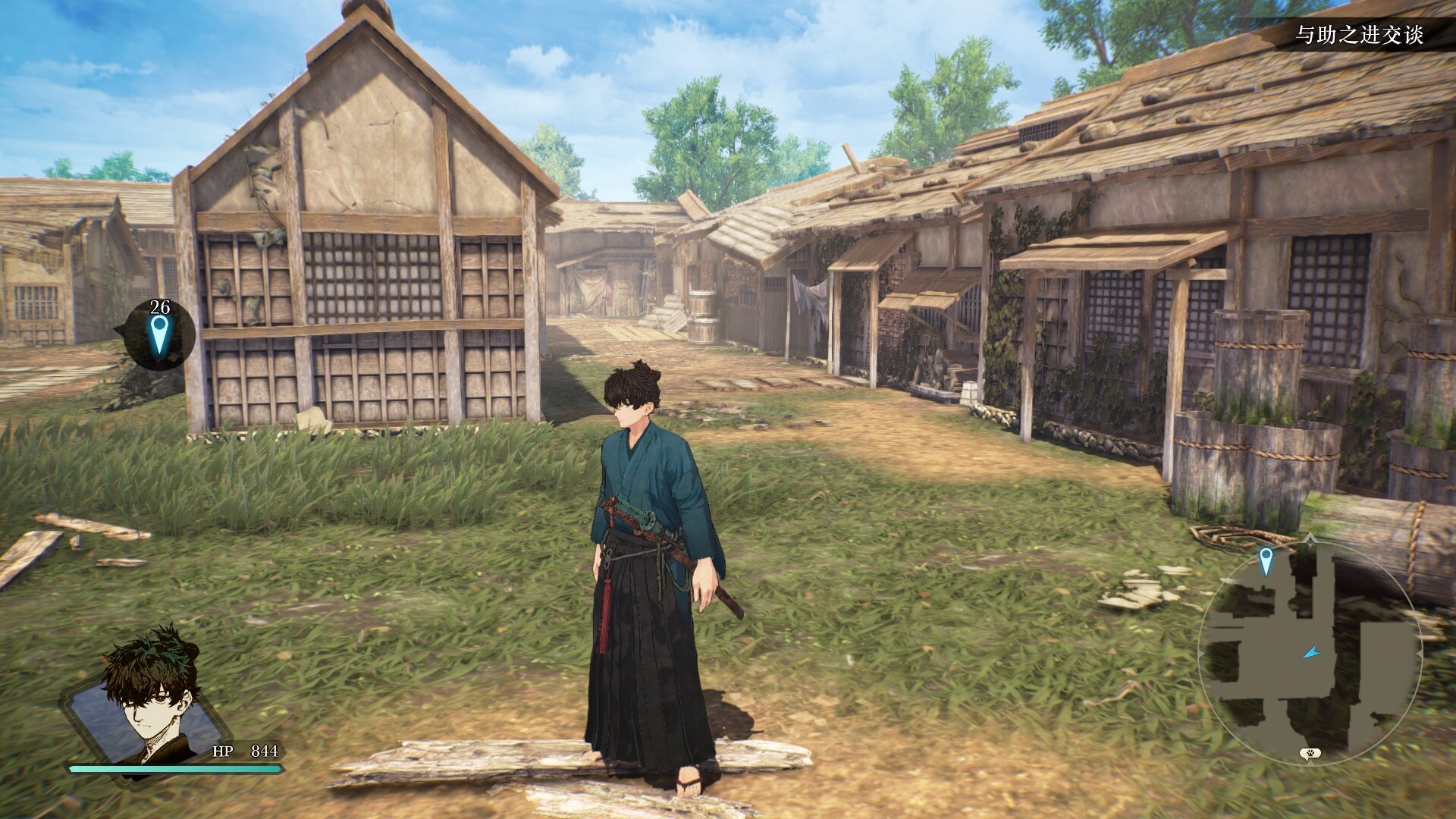1456x819 pixels.
Task: Select the waypoint marker showing distance 26
Action: pyautogui.click(x=158, y=334)
